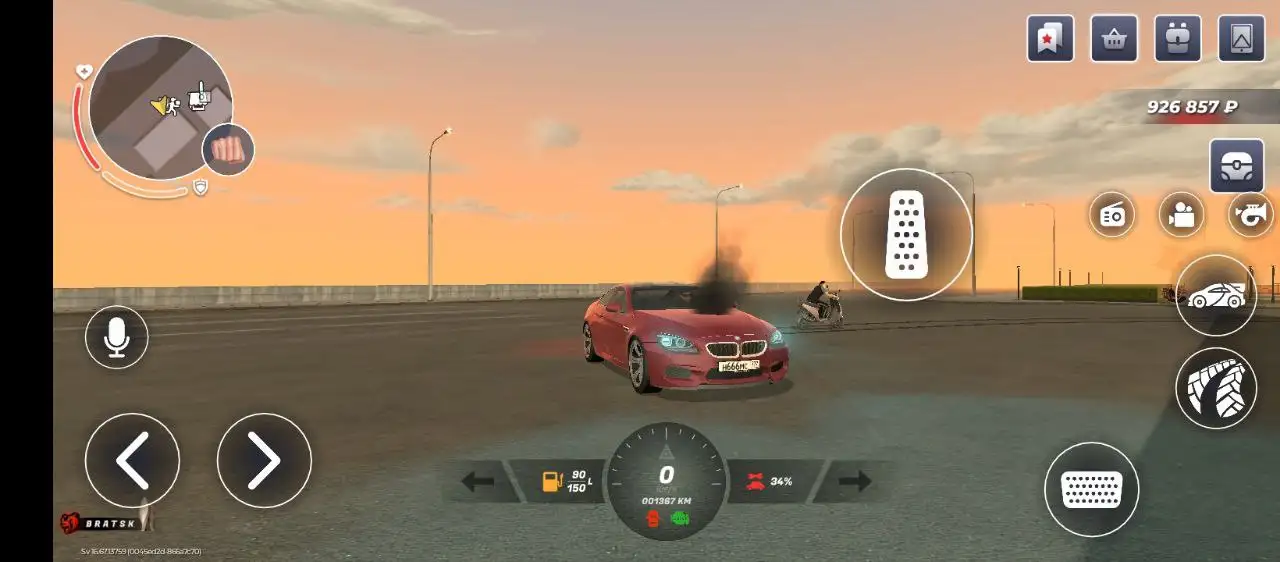Open the backpack inventory
The width and height of the screenshot is (1280, 562).
(1178, 39)
